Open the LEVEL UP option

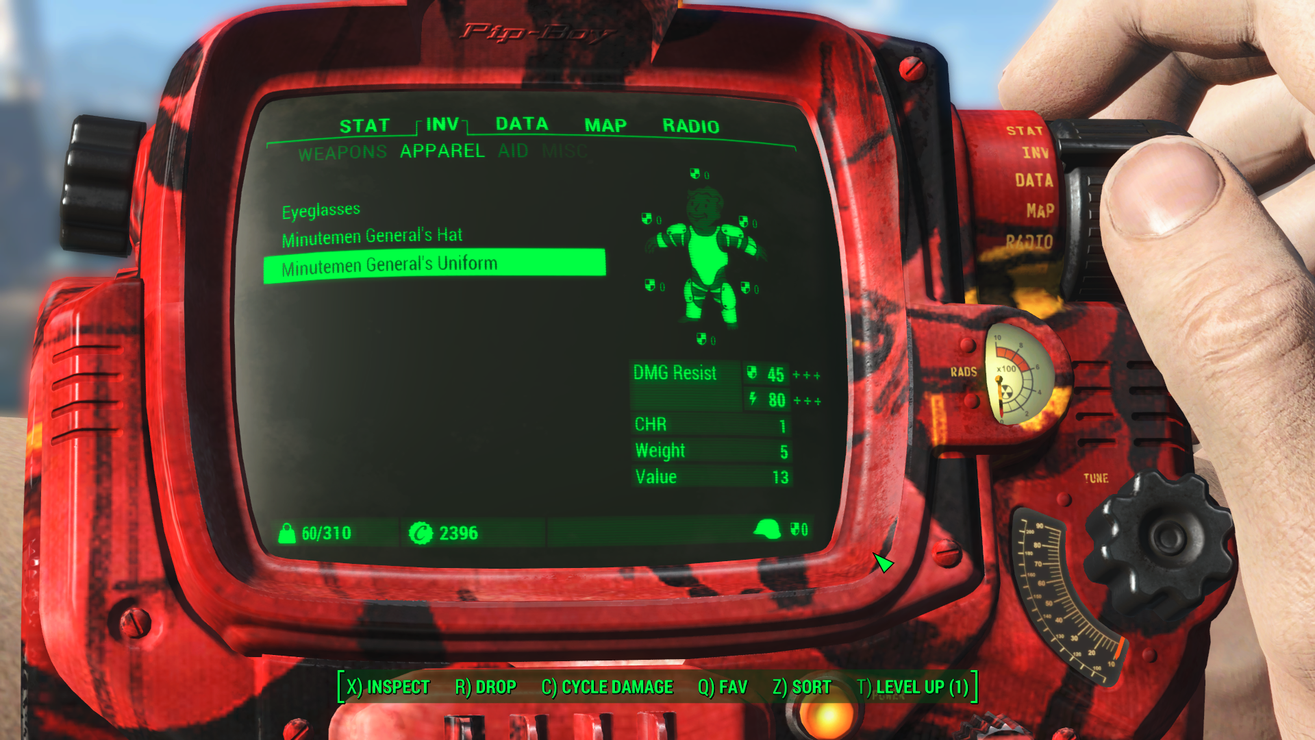pos(912,687)
